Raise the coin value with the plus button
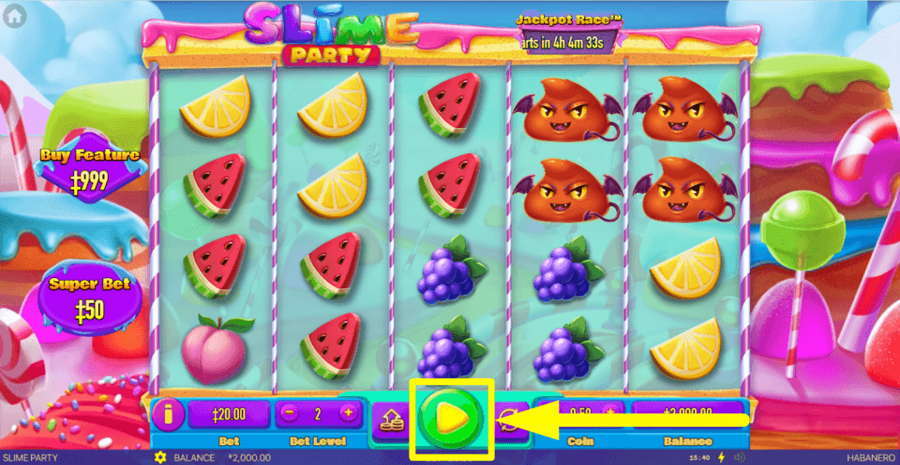The image size is (900, 465). [610, 412]
